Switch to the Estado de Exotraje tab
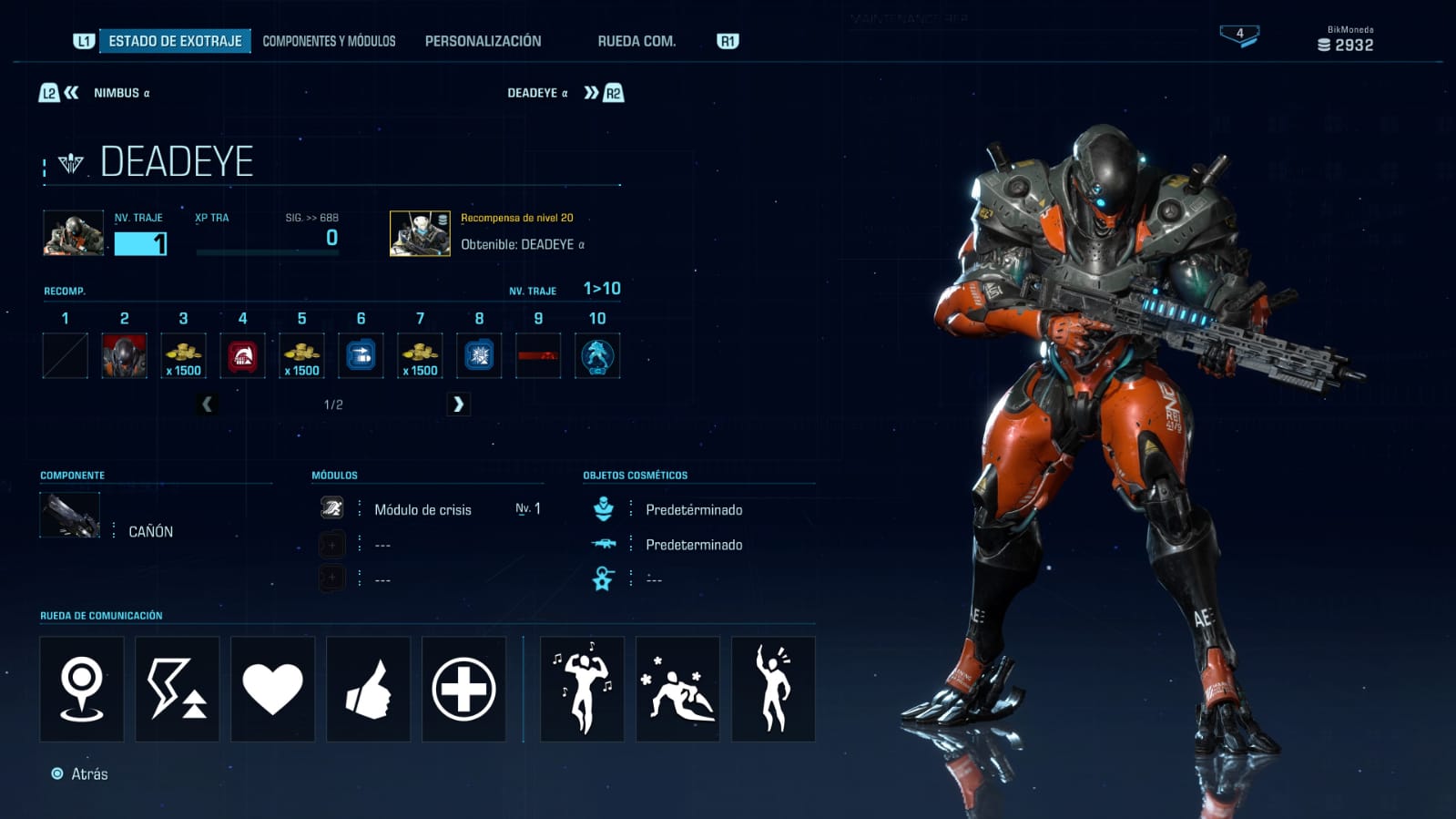The height and width of the screenshot is (819, 1456). (175, 41)
